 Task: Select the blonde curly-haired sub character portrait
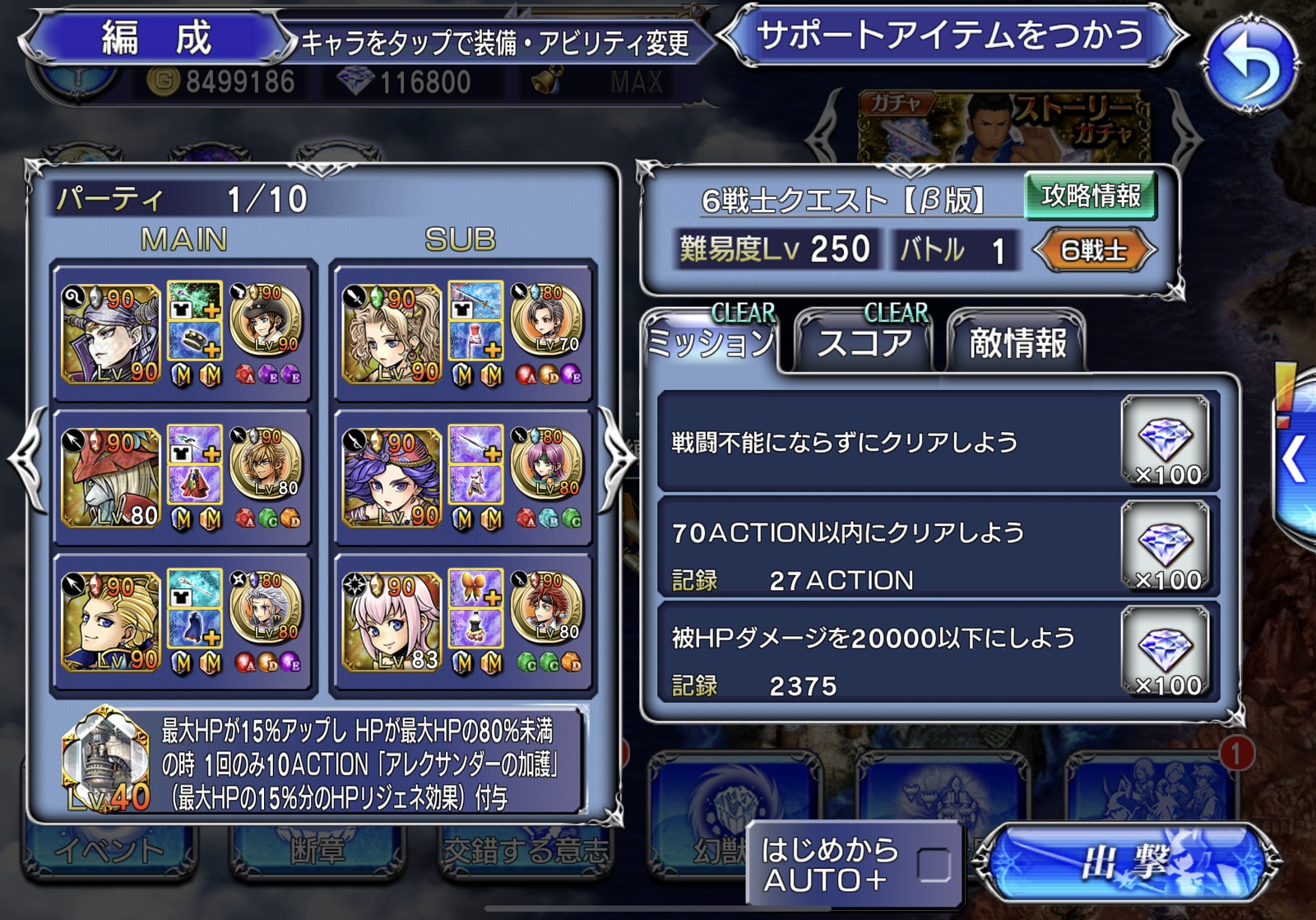(392, 334)
